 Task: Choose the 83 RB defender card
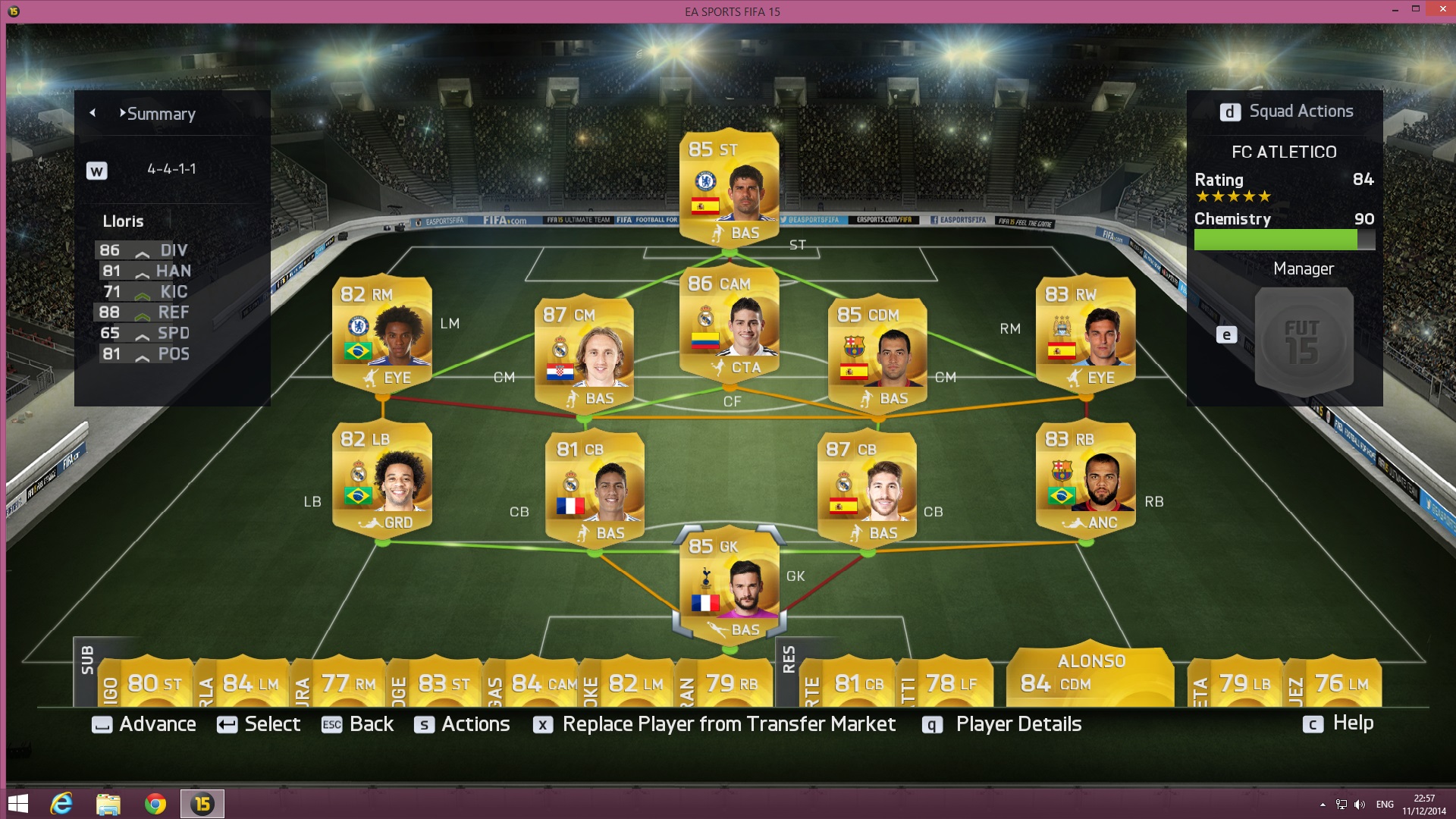click(x=1086, y=478)
